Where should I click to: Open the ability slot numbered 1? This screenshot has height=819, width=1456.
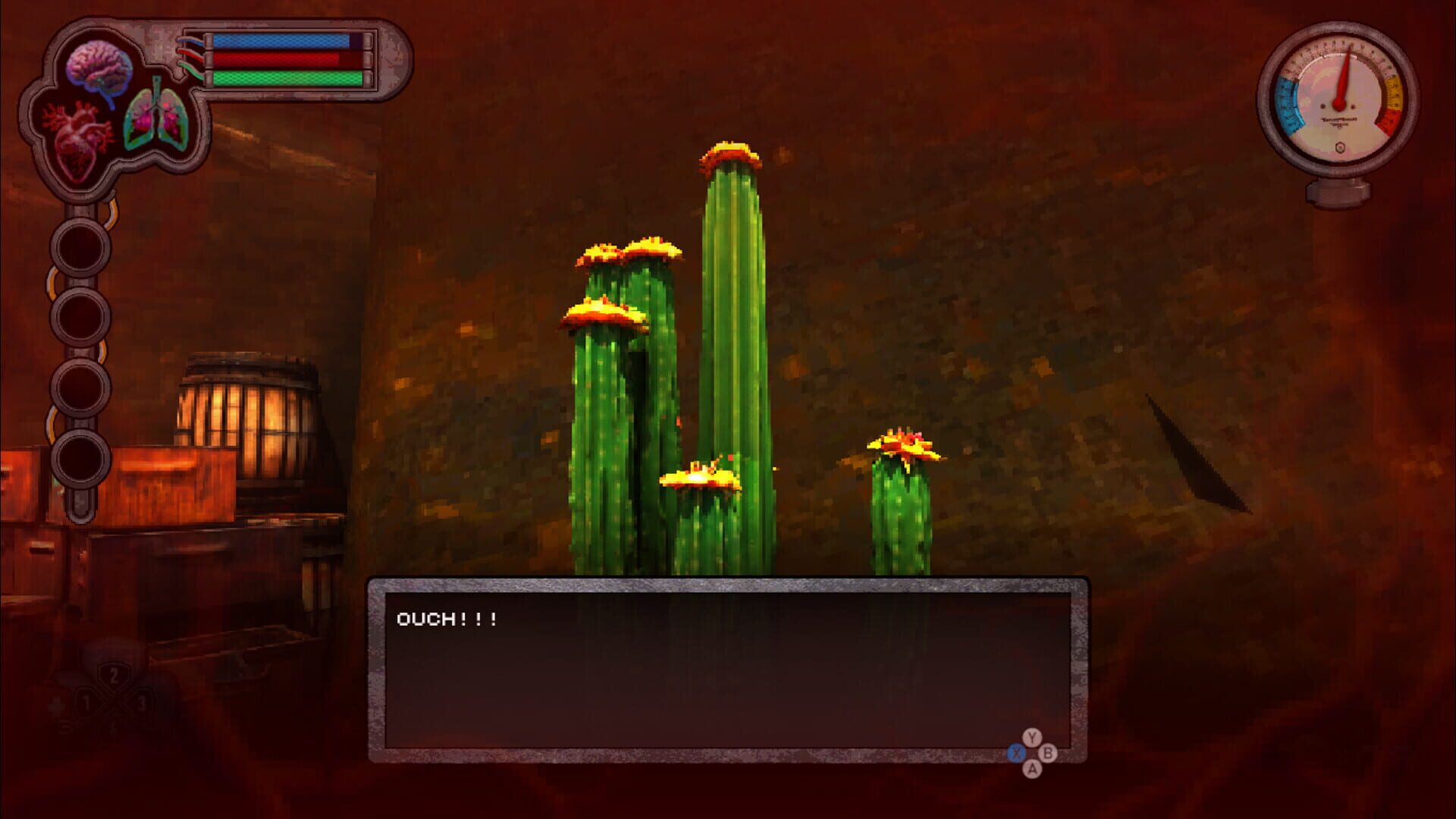pos(85,702)
